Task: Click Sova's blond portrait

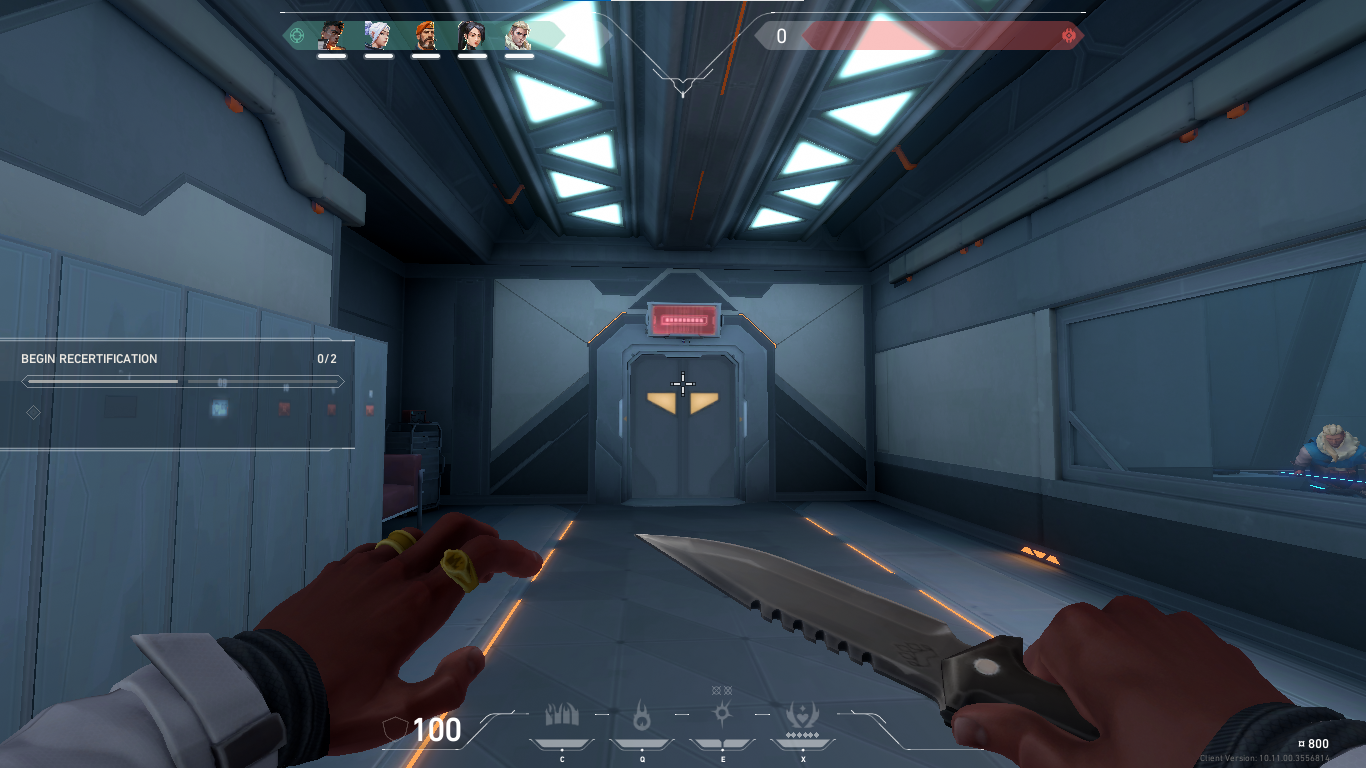Action: pyautogui.click(x=519, y=36)
